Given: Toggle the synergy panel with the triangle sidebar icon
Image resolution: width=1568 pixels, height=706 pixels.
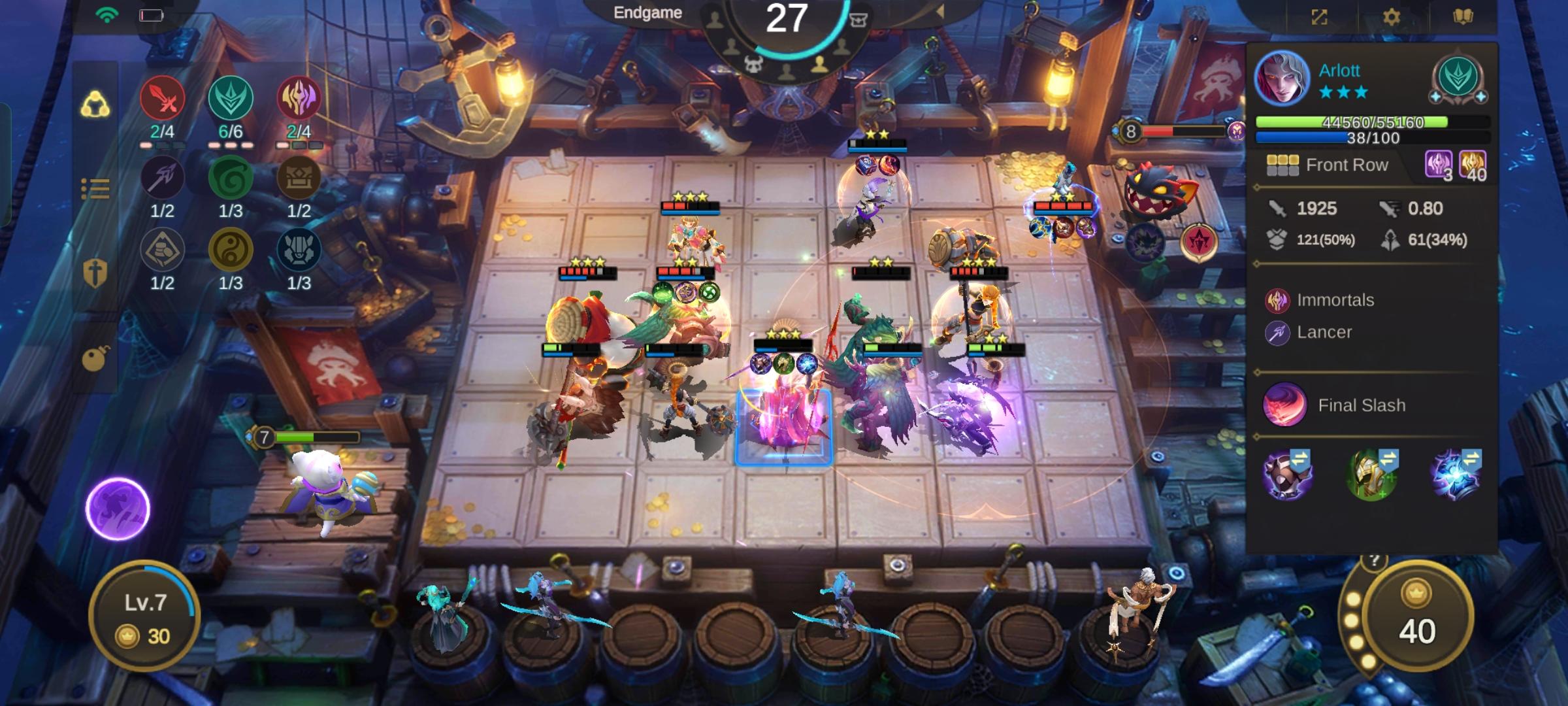Looking at the screenshot, I should (x=93, y=101).
